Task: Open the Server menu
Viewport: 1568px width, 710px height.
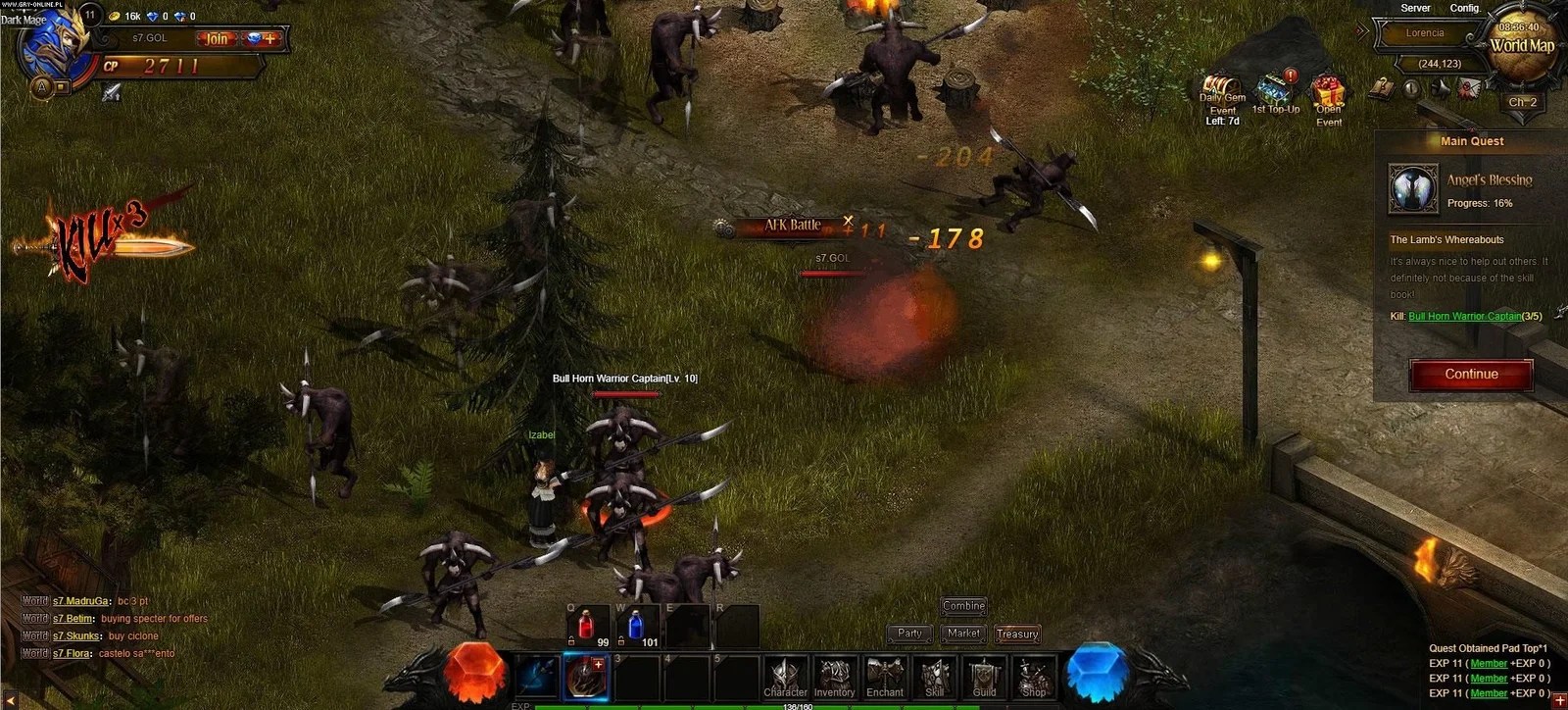Action: (x=1415, y=8)
